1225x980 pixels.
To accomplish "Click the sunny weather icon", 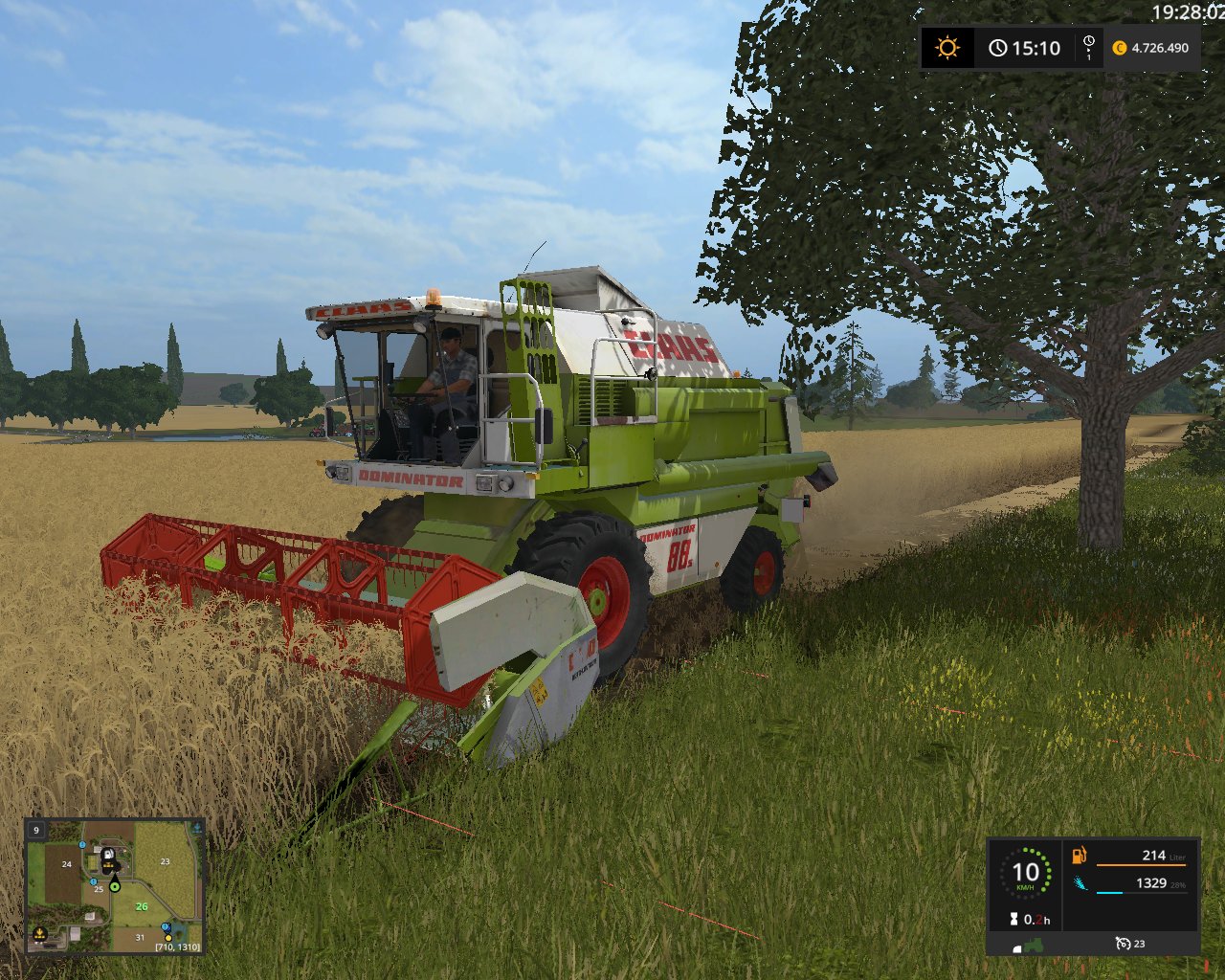I will (x=947, y=48).
